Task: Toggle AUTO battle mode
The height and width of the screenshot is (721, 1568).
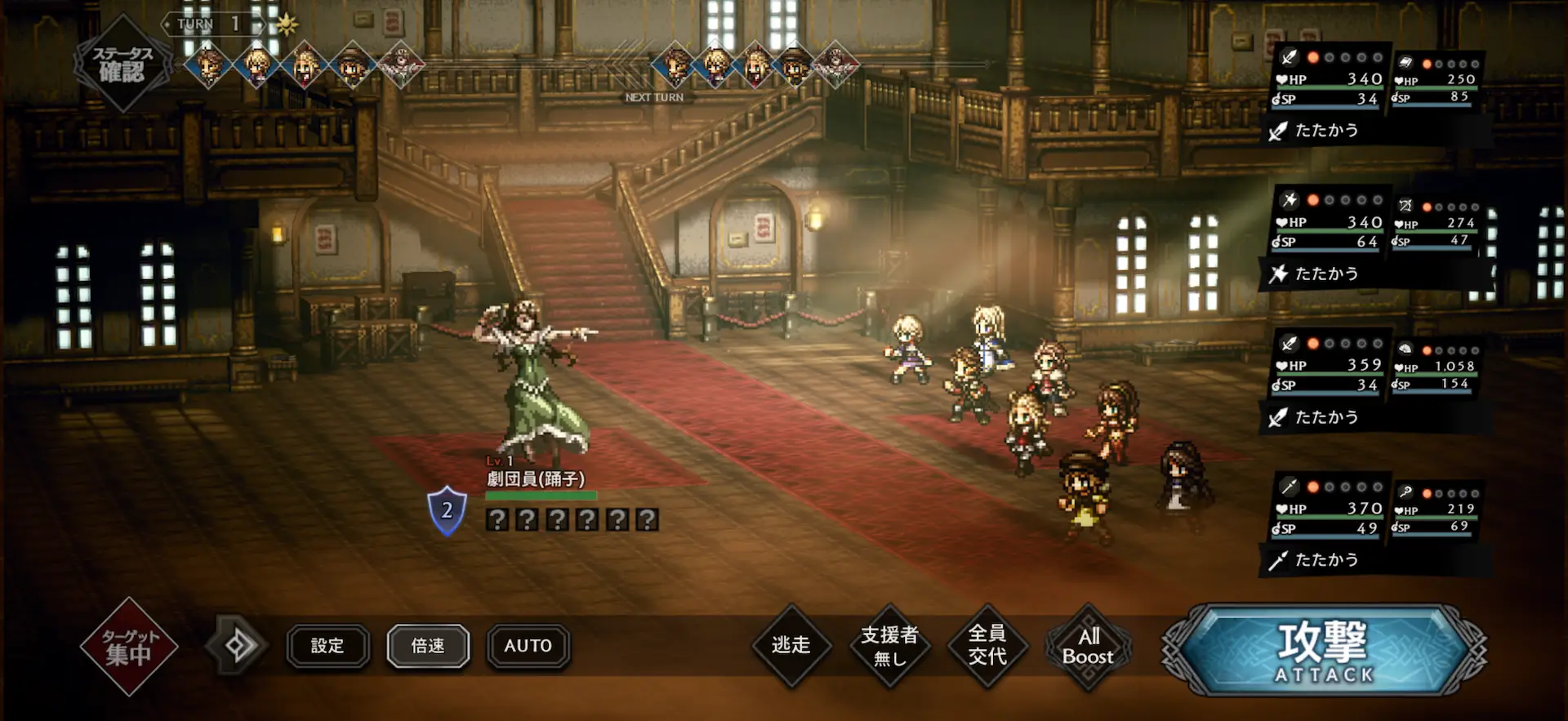Action: pos(528,647)
